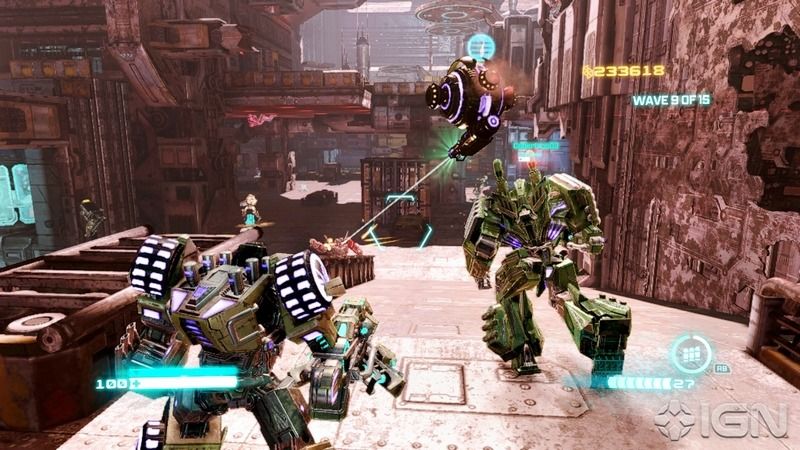Click the IGN watermark logo

pos(721,420)
